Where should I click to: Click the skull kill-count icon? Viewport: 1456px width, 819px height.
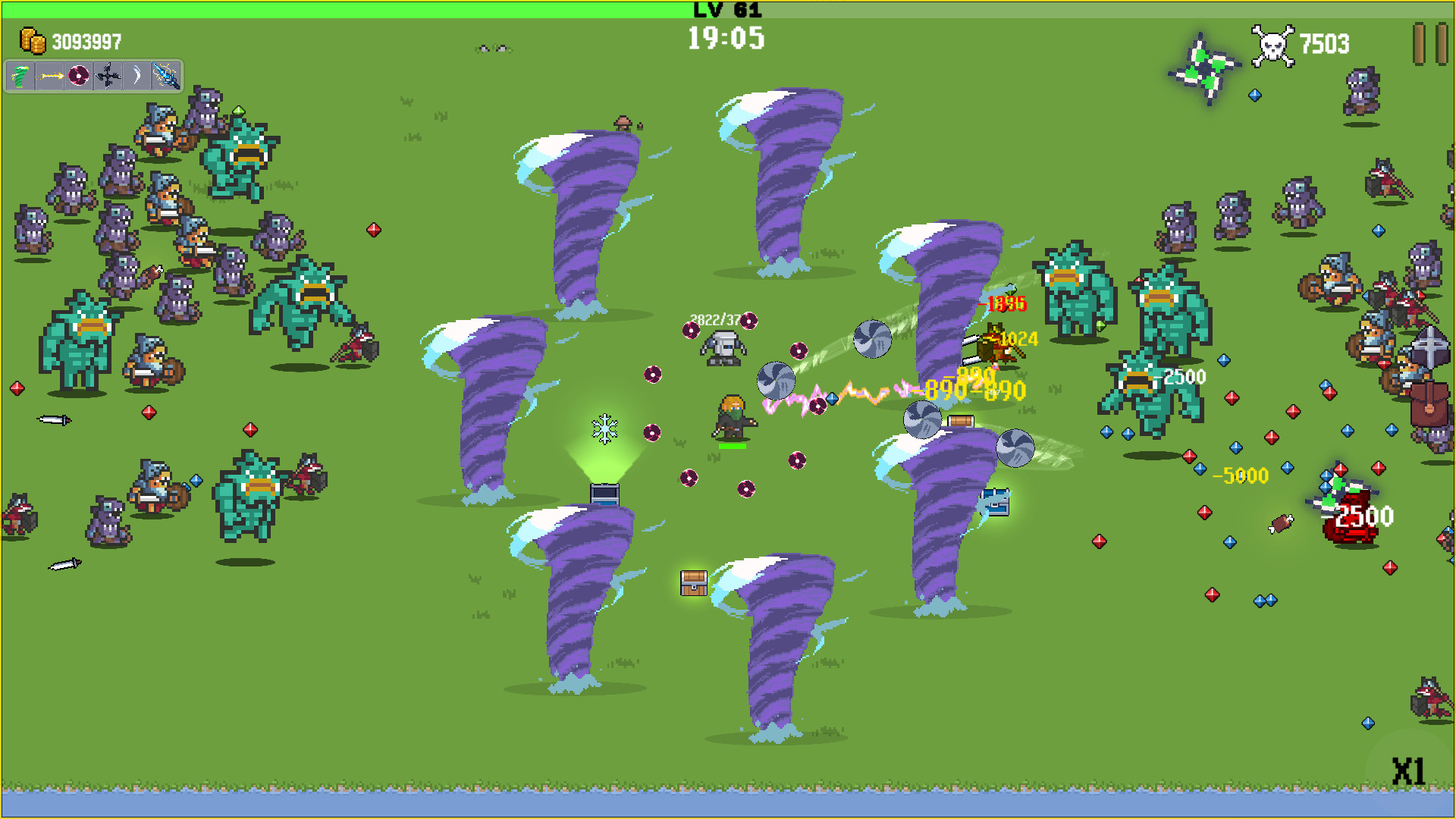tap(1272, 44)
